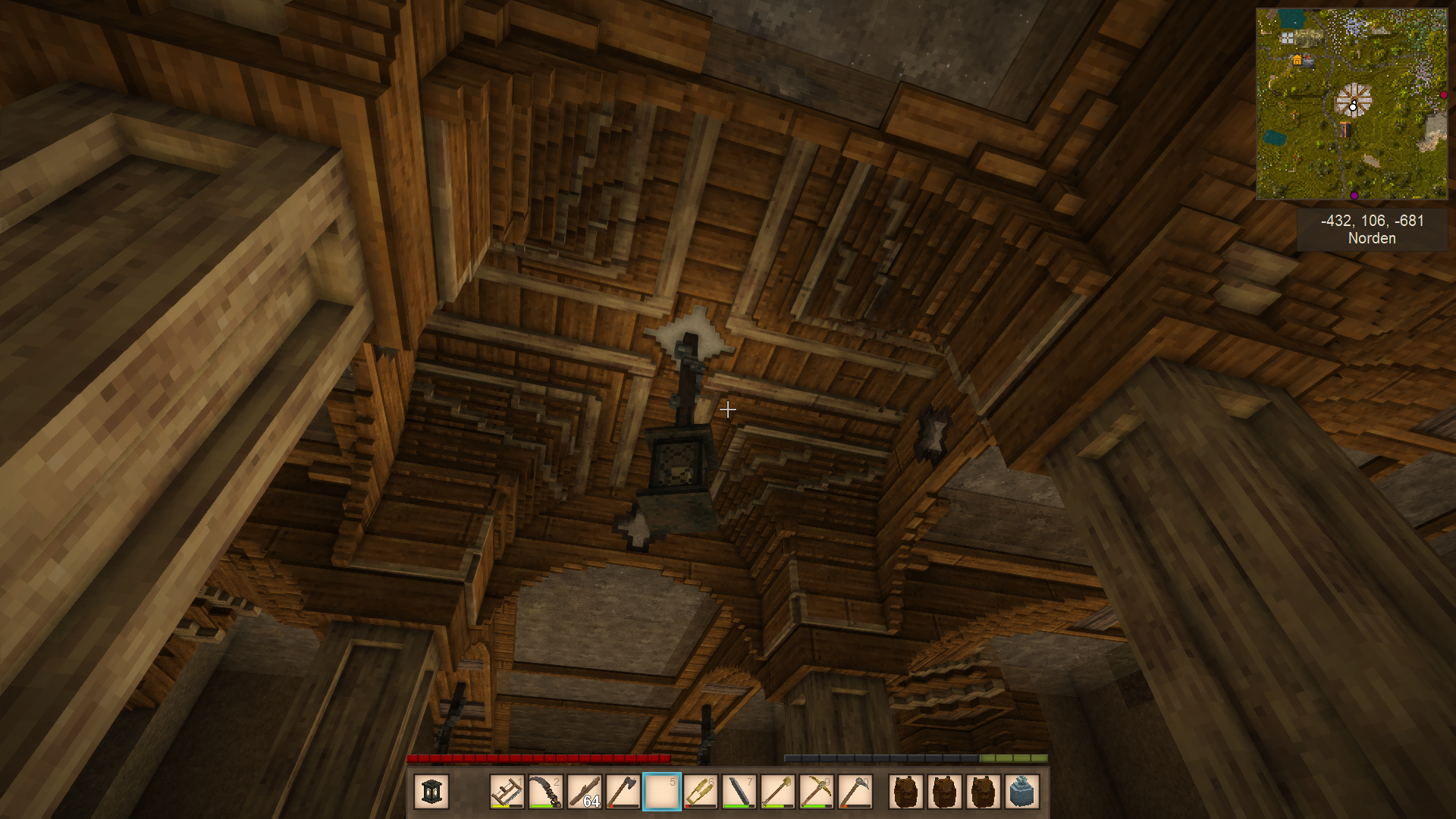The width and height of the screenshot is (1456, 819).
Task: Choose the scythe in the hotbar
Action: coord(546,792)
